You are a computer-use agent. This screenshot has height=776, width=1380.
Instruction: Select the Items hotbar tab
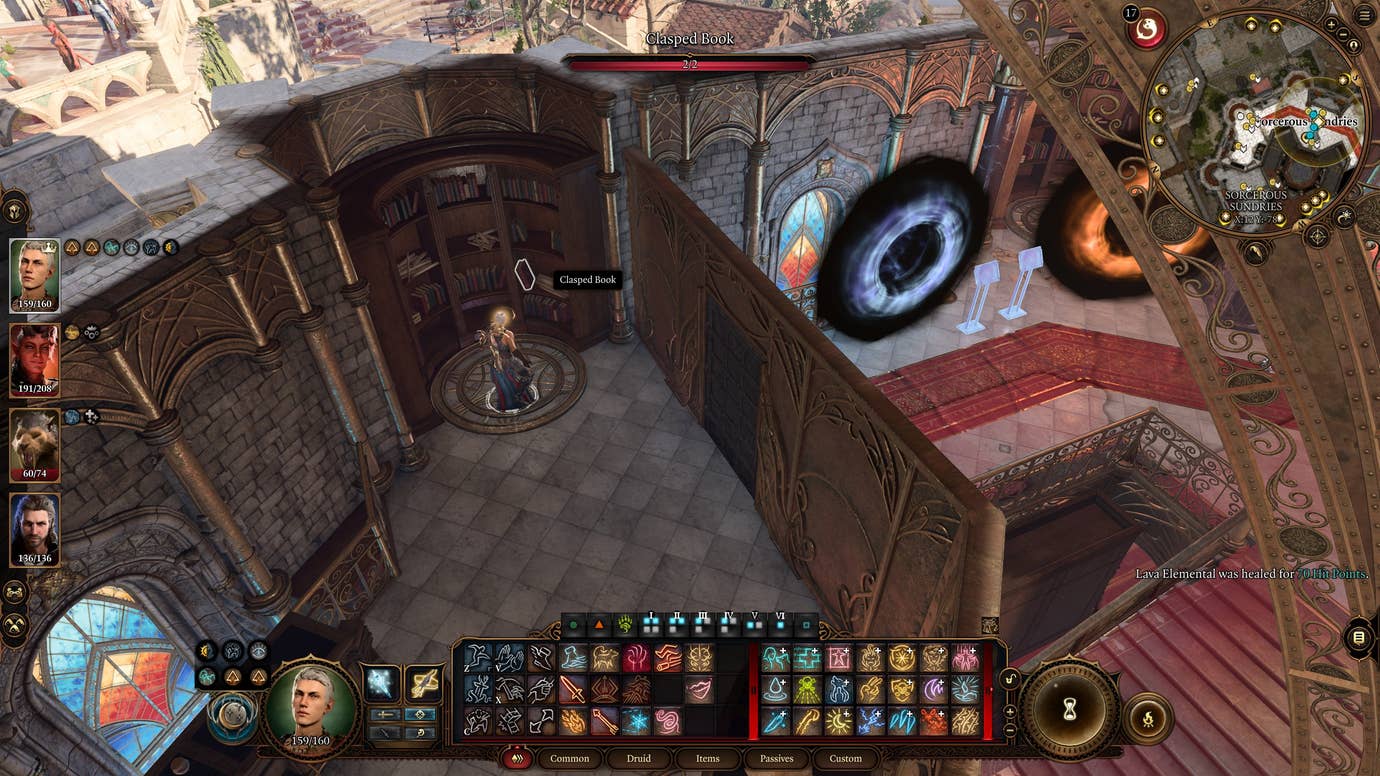coord(707,758)
